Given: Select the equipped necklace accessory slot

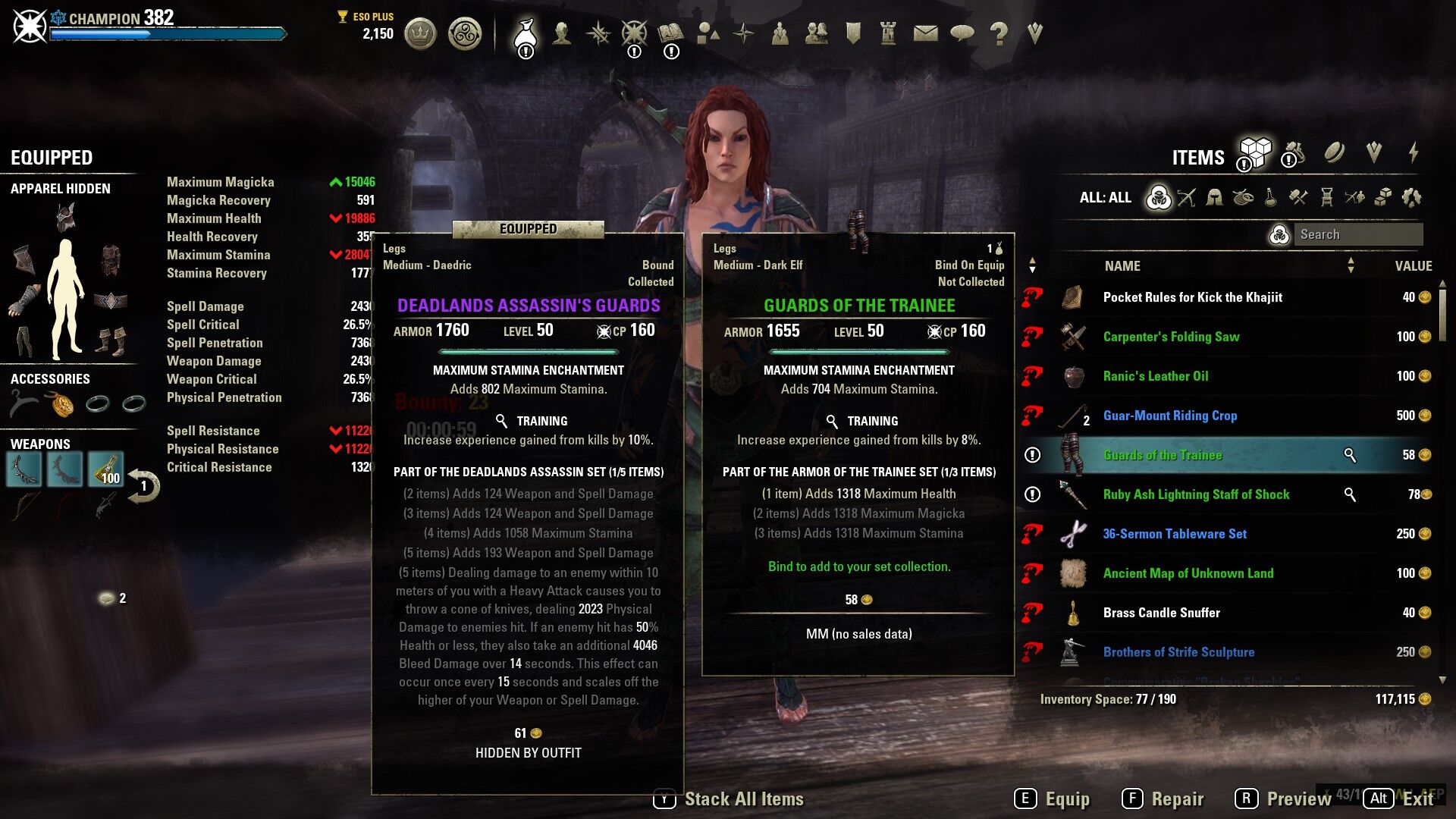Looking at the screenshot, I should click(x=61, y=403).
